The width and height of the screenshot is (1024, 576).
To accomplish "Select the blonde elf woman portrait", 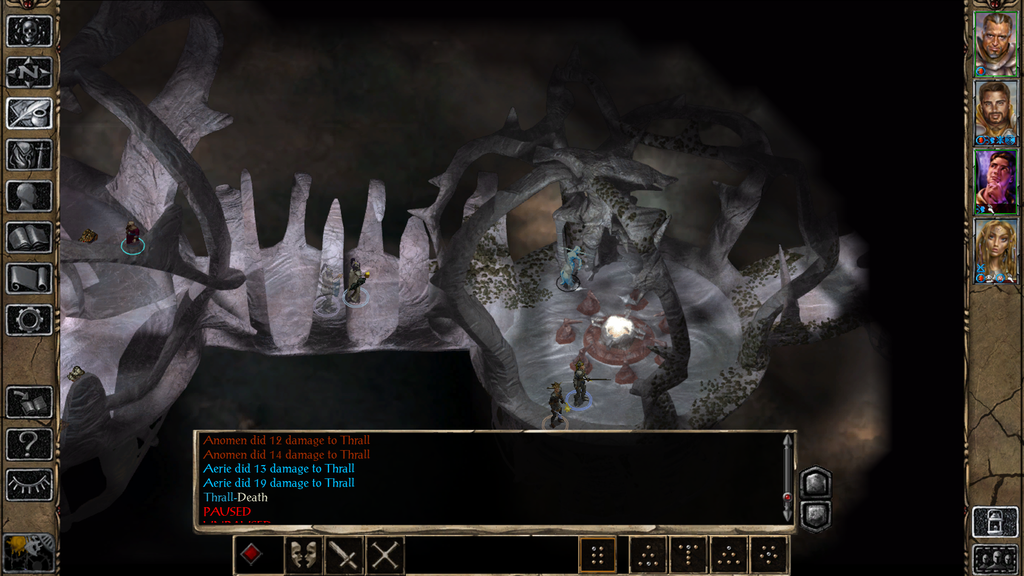I will point(996,250).
